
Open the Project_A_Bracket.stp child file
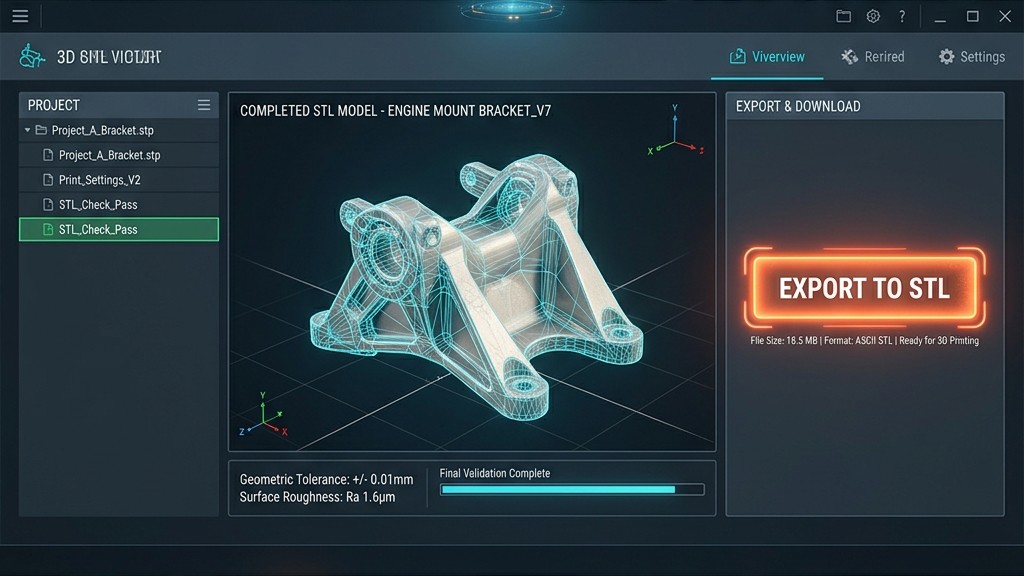click(x=109, y=155)
